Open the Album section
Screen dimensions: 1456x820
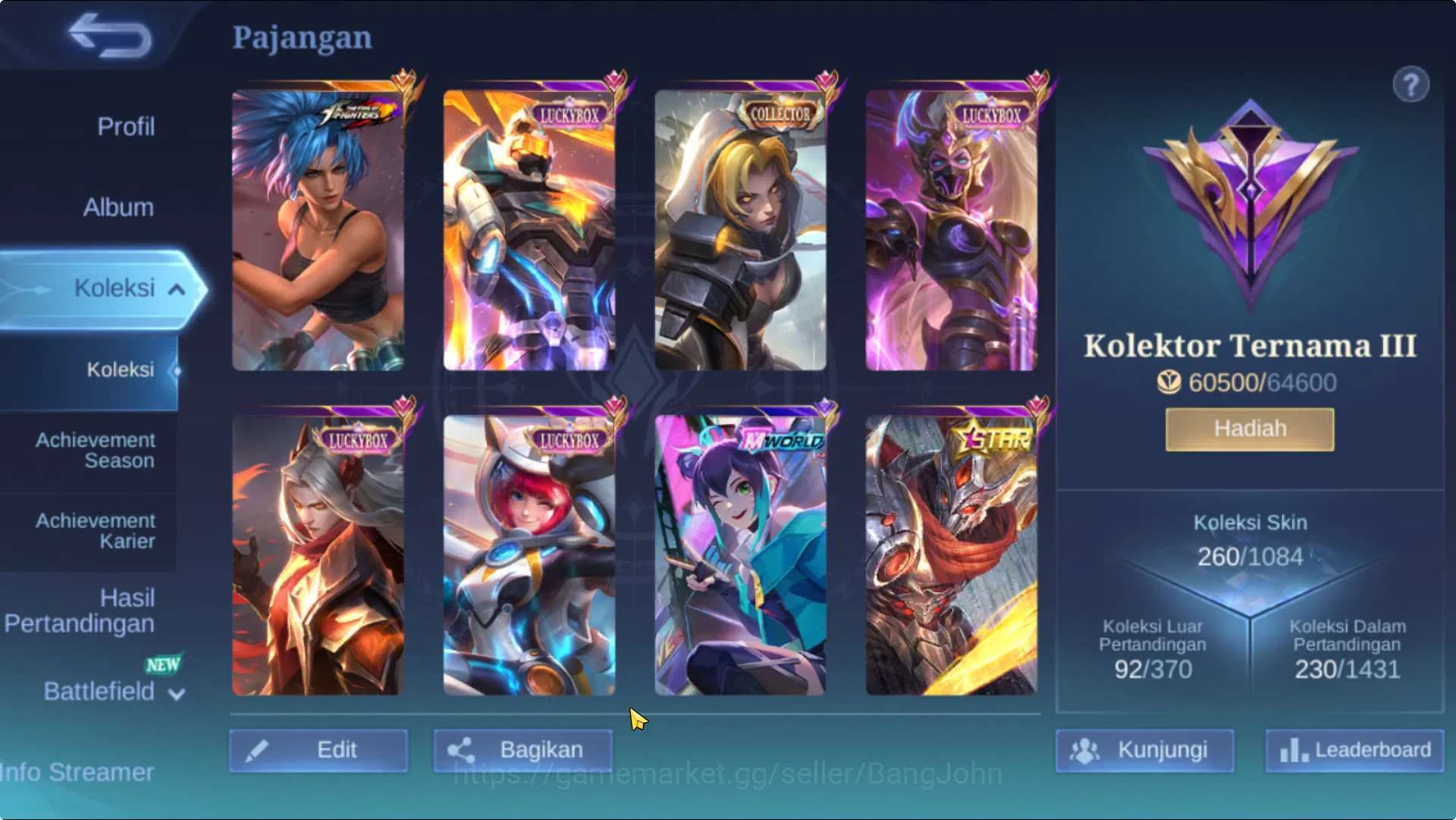click(118, 206)
